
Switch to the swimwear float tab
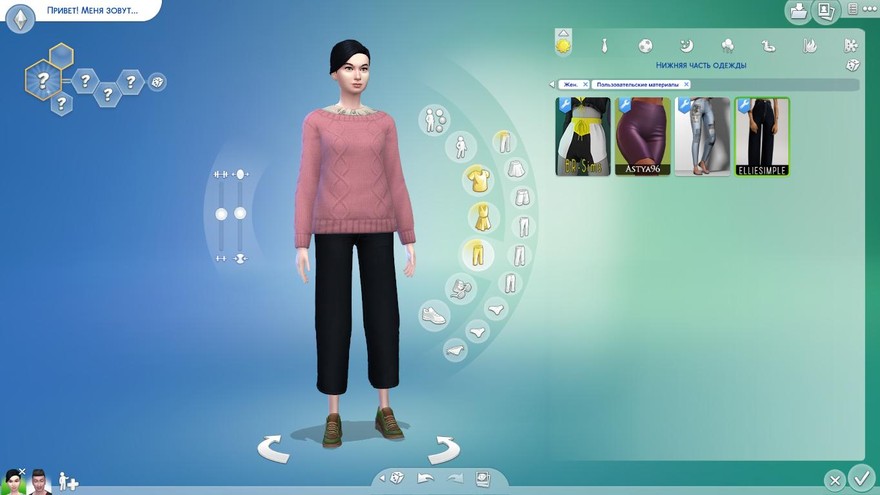pos(768,45)
